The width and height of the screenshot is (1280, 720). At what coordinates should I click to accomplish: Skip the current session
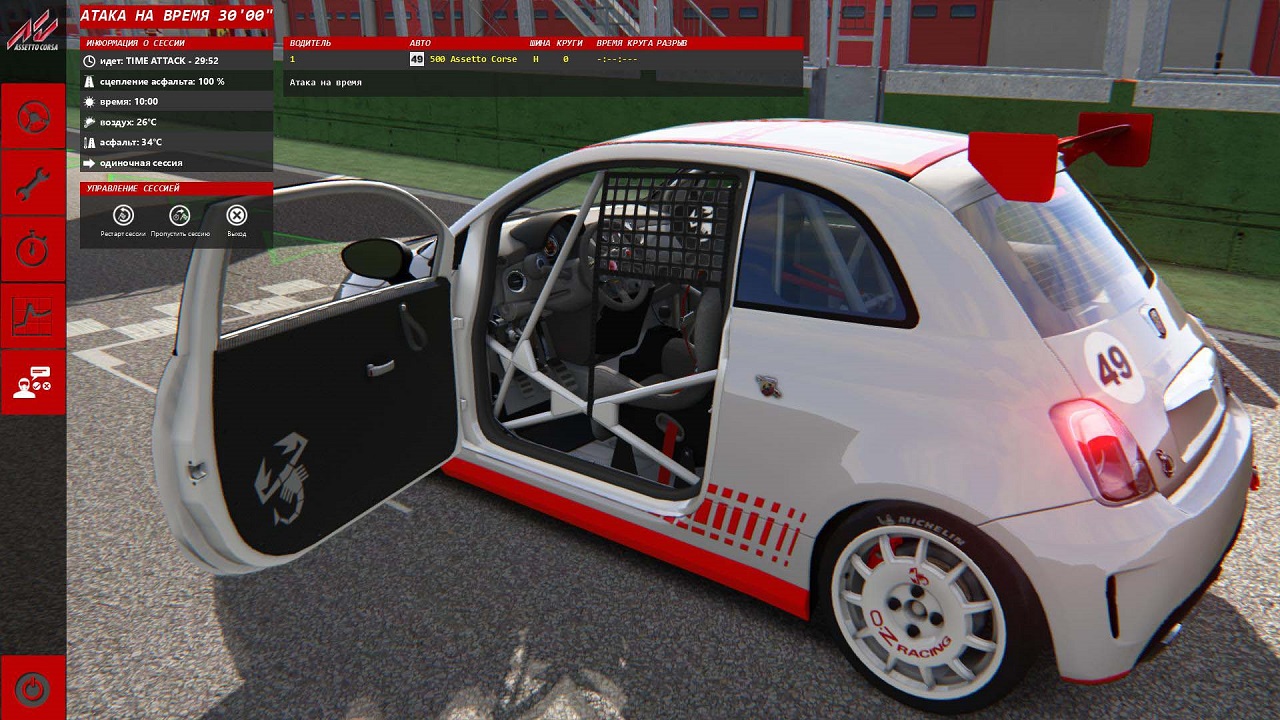tap(180, 216)
